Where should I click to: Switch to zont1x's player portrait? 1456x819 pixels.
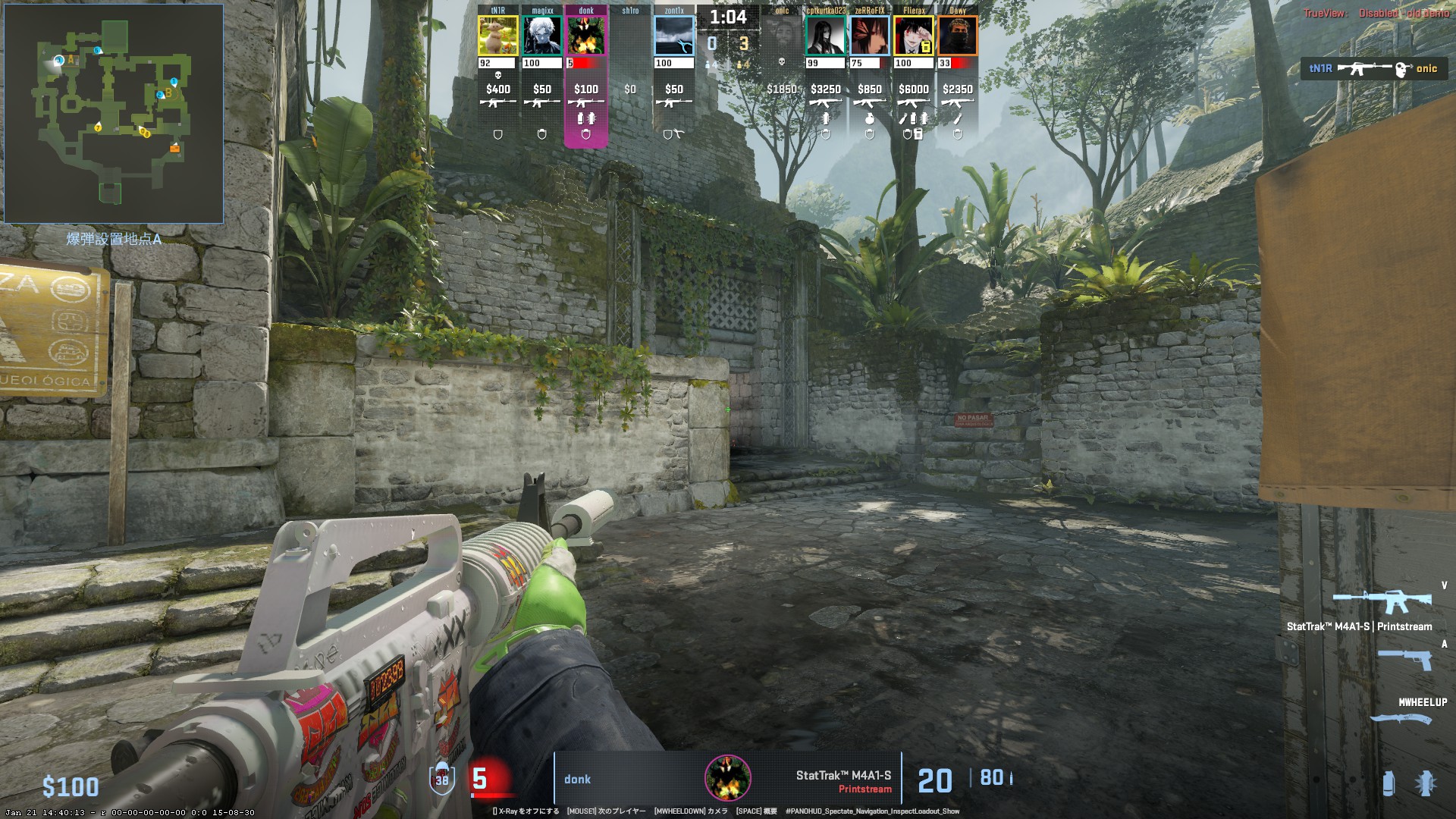(674, 36)
